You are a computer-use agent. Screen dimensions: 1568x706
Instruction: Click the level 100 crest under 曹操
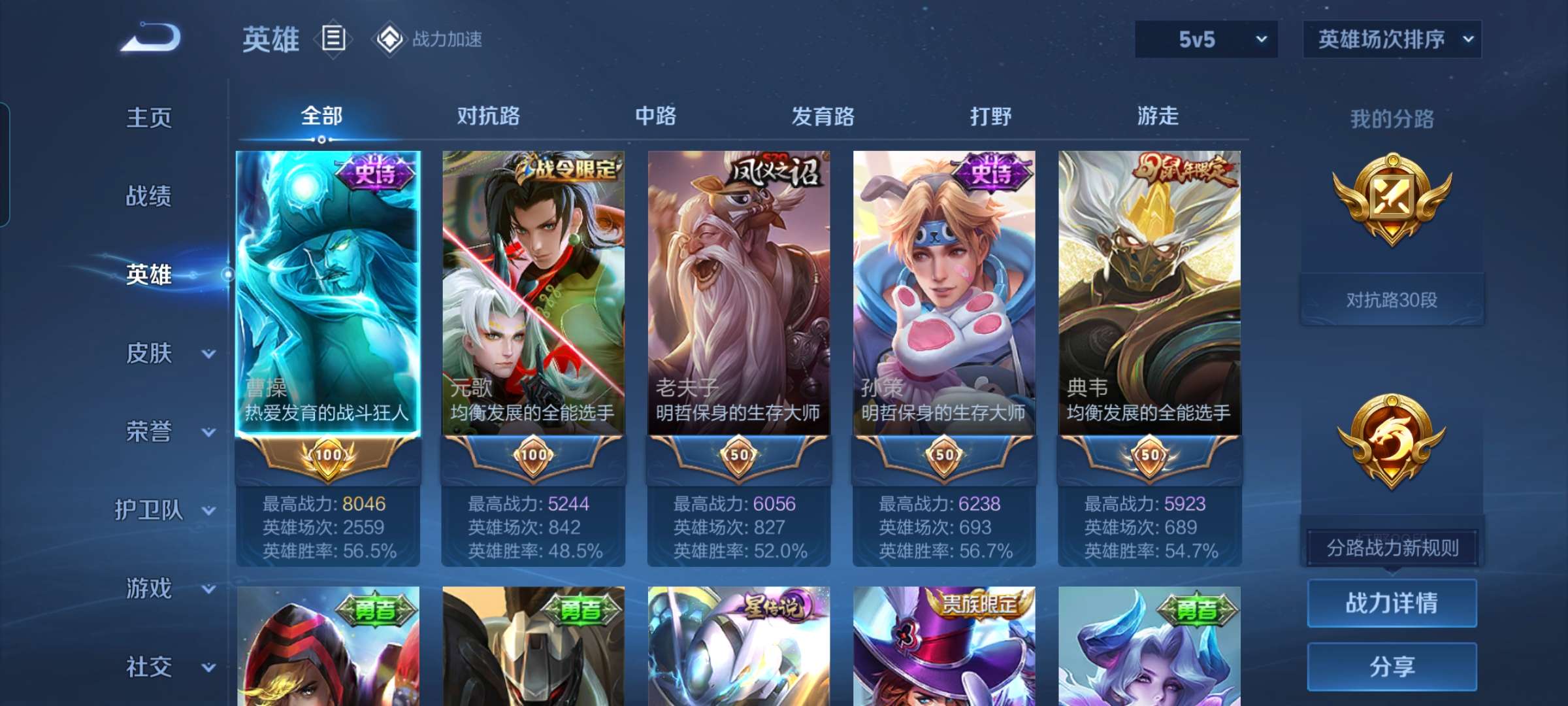pyautogui.click(x=327, y=456)
